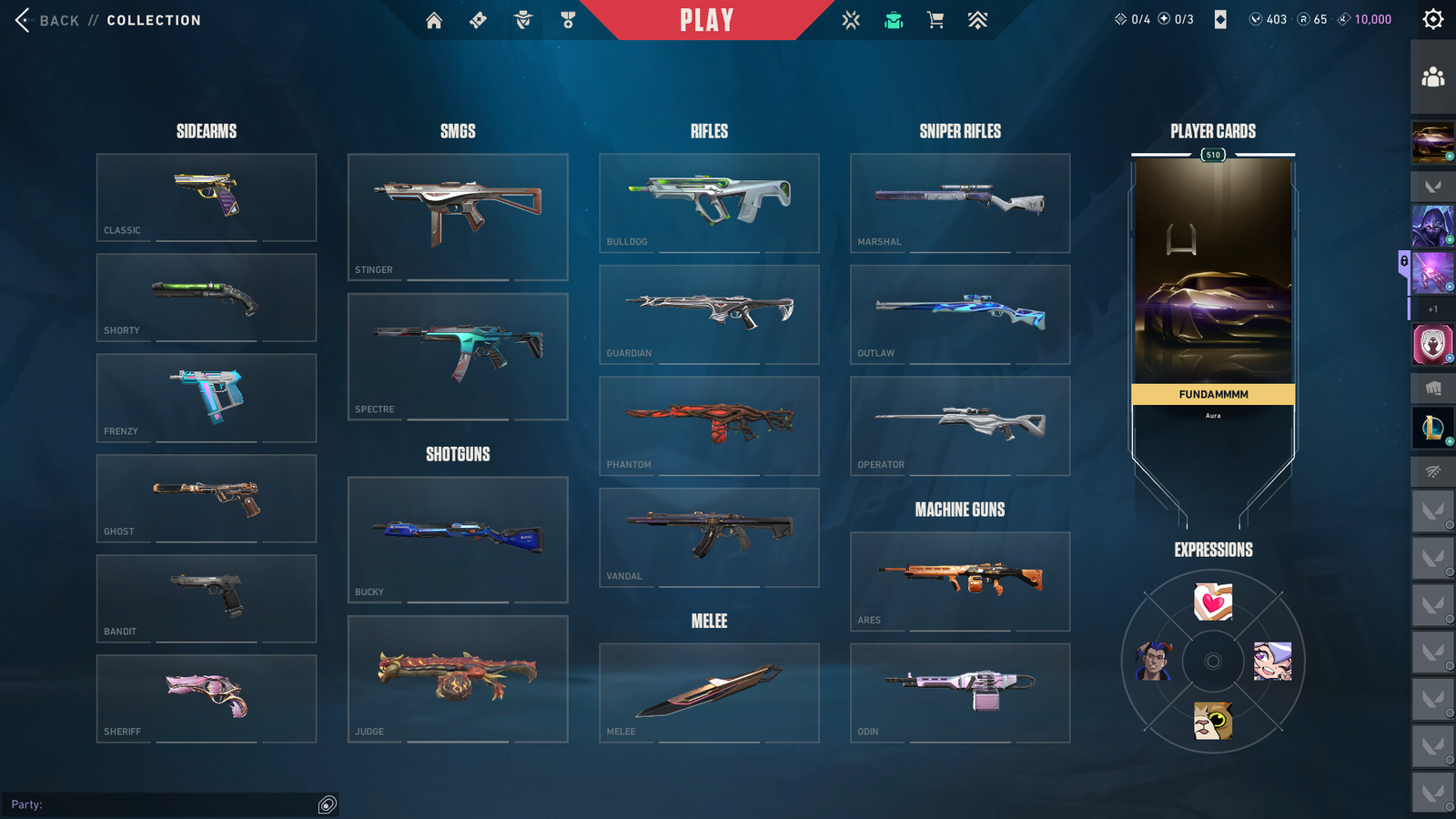Screen dimensions: 1456x819
Task: Open the Odin machine gun slot
Action: pyautogui.click(x=960, y=693)
